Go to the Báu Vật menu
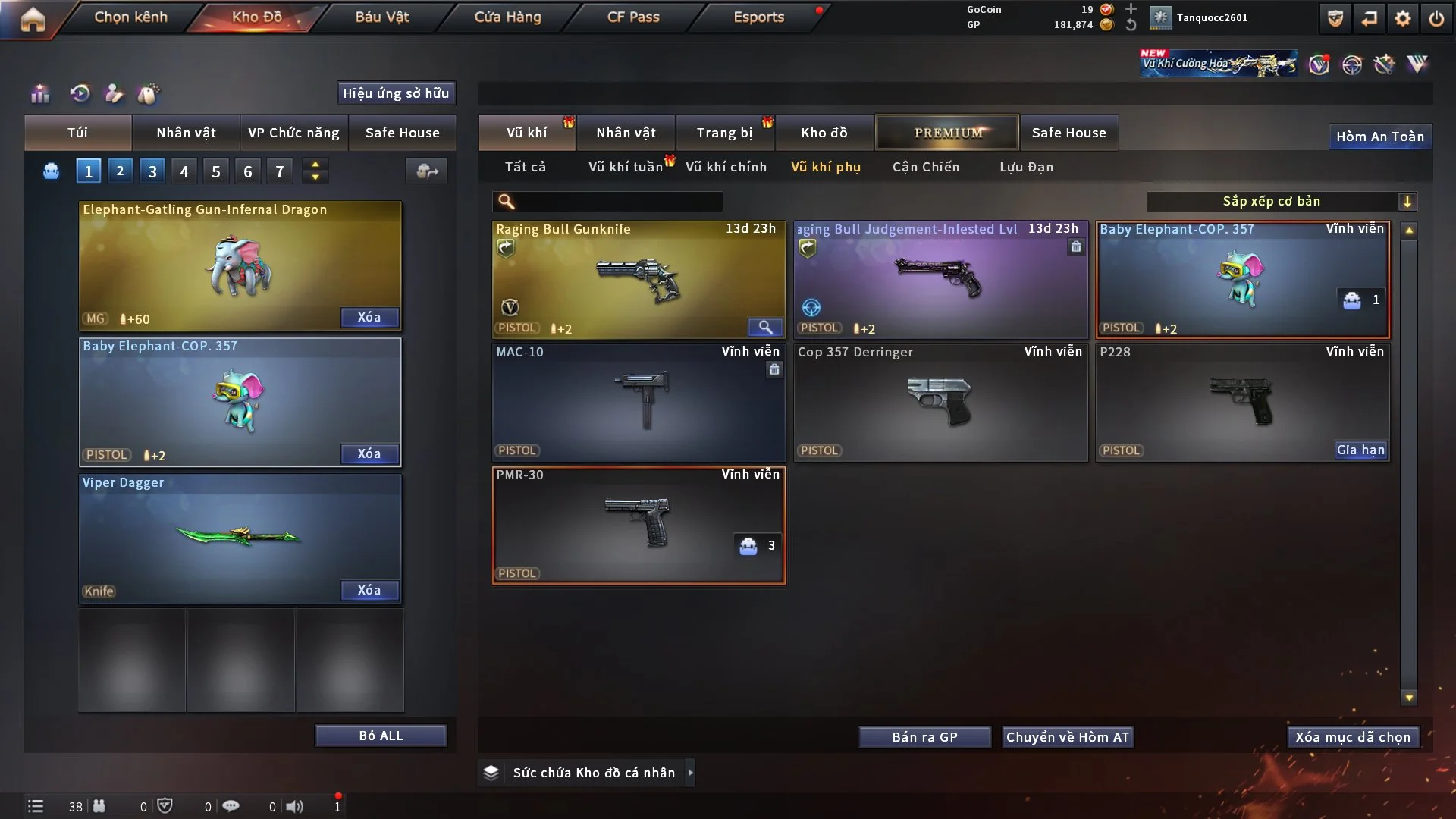This screenshot has height=819, width=1456. coord(382,17)
